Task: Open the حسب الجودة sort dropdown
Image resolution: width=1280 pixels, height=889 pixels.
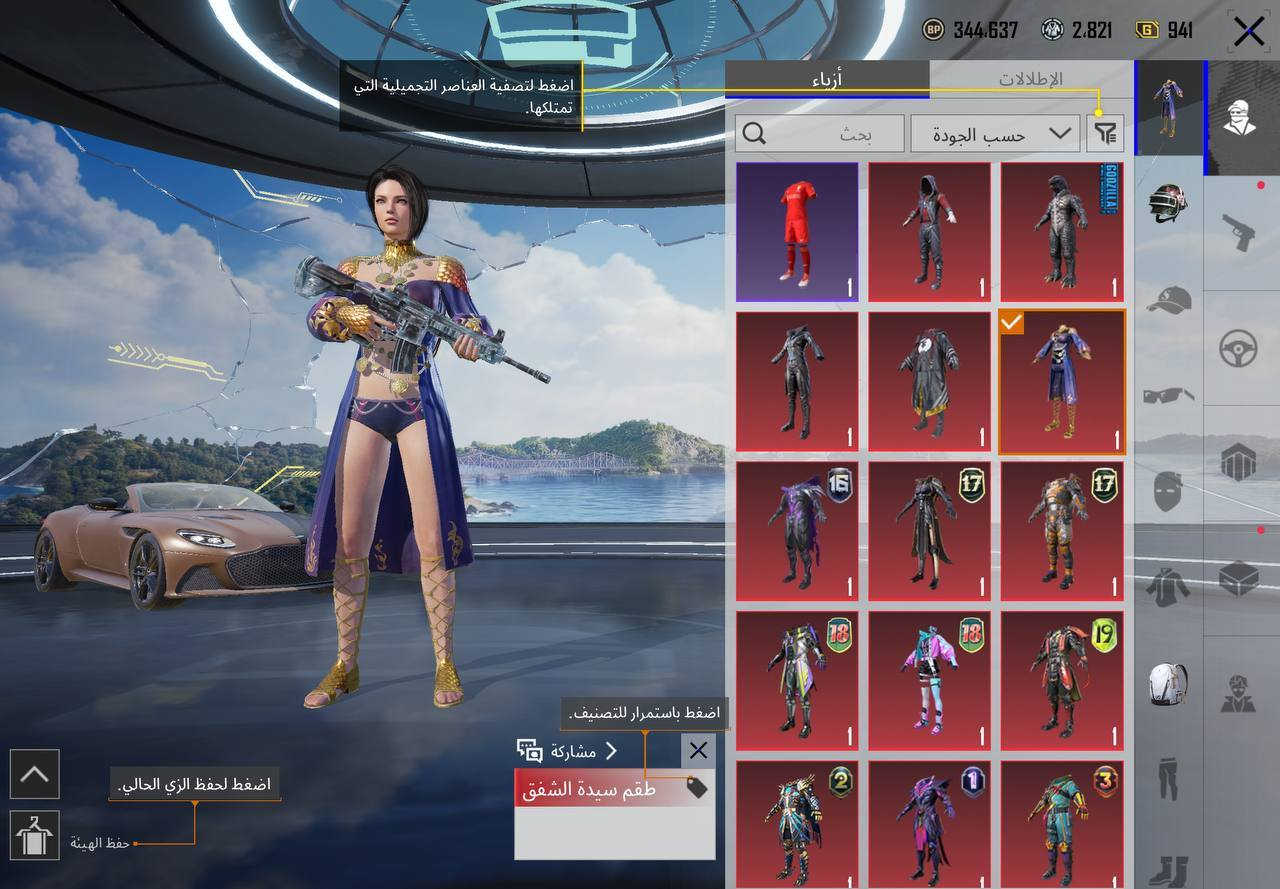Action: click(x=995, y=134)
